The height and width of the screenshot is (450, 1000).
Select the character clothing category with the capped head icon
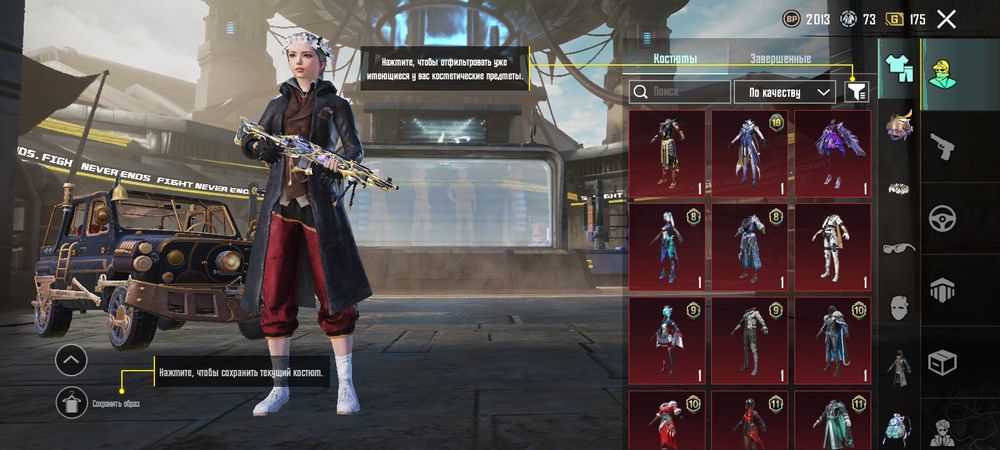tap(941, 73)
